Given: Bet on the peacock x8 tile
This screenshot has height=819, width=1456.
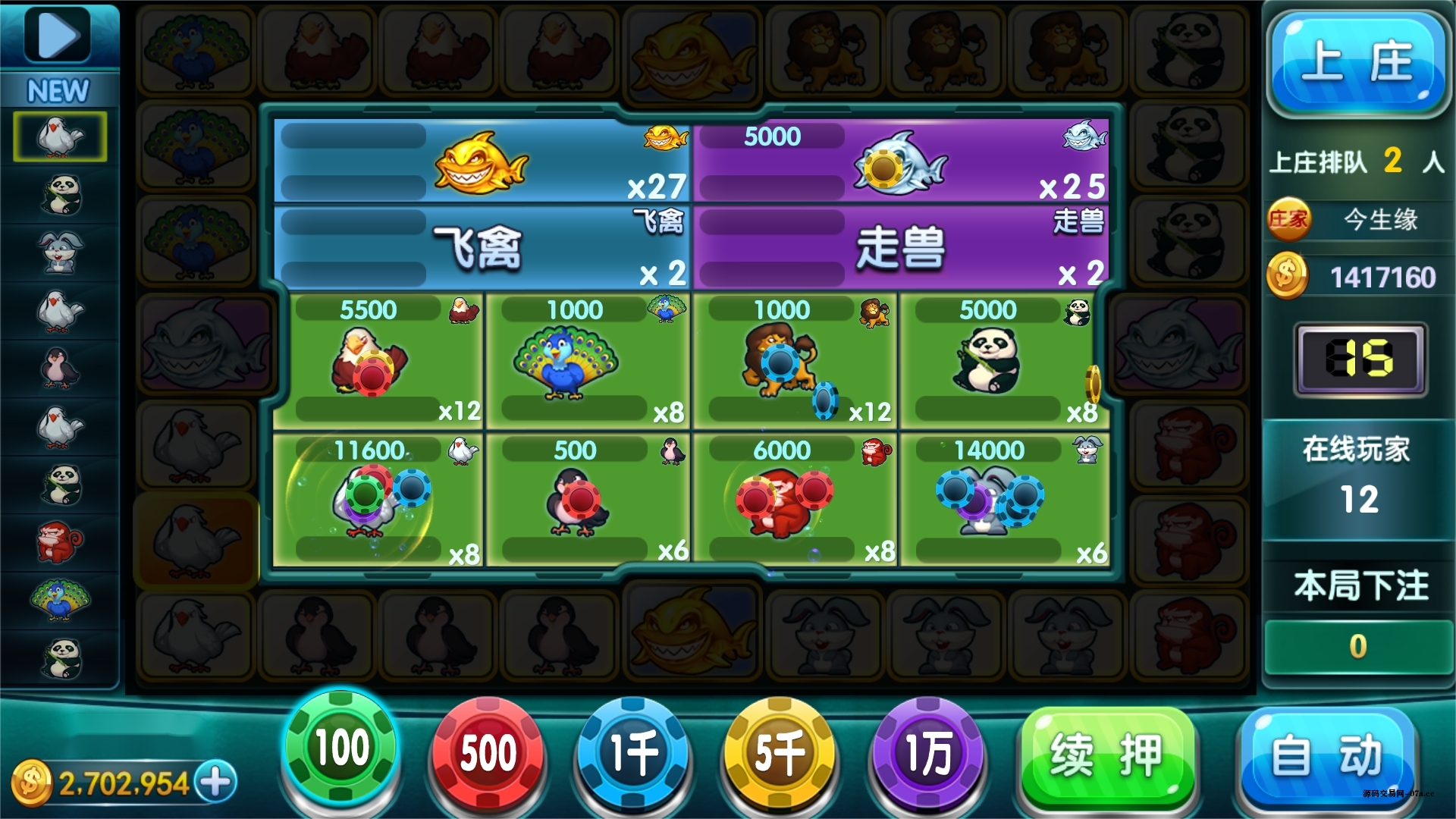Looking at the screenshot, I should (x=587, y=361).
